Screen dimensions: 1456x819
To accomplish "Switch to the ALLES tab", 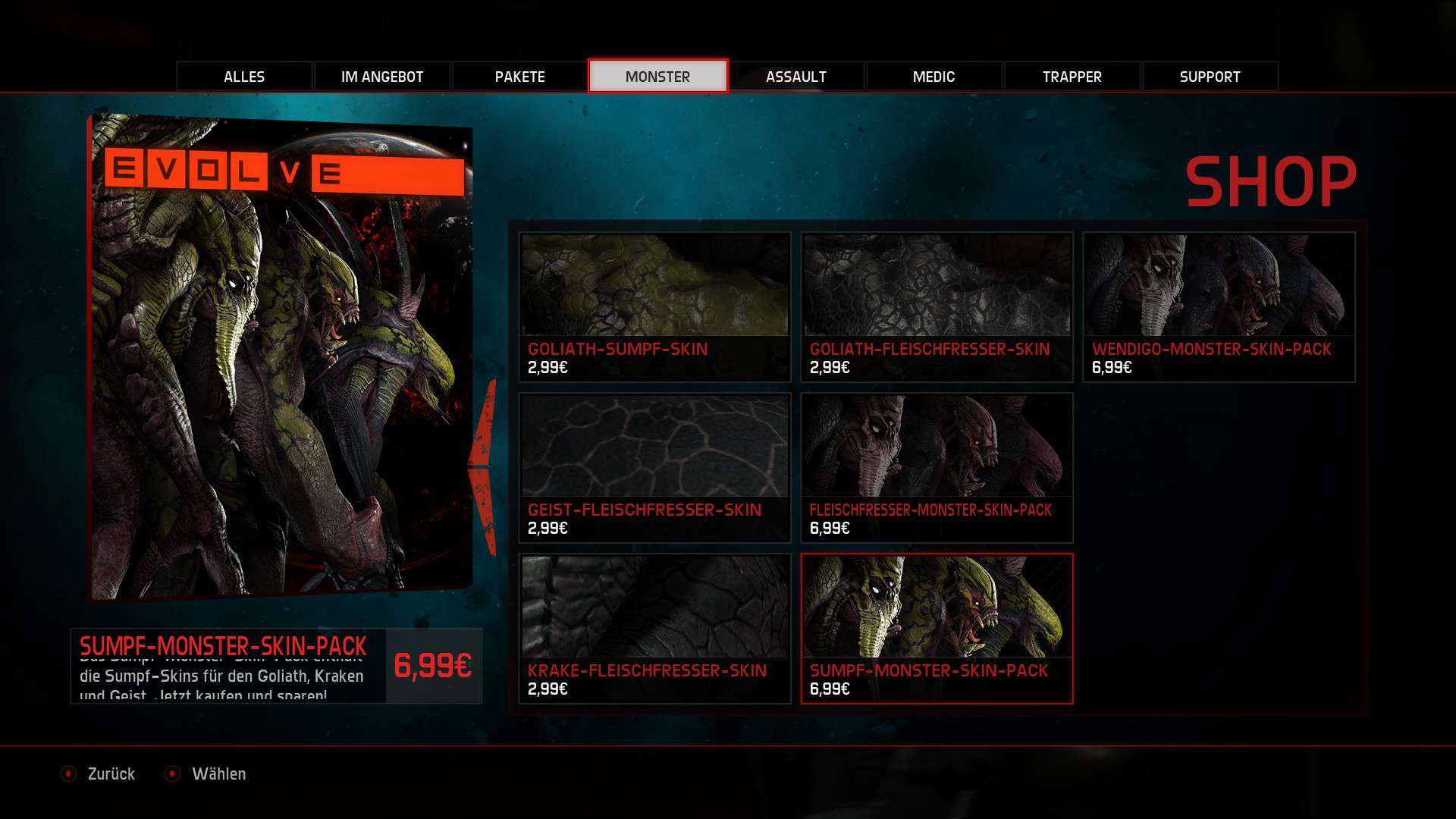I will pyautogui.click(x=244, y=77).
